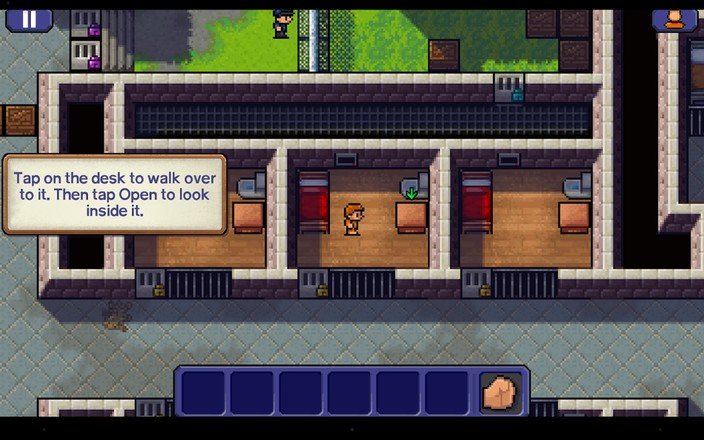This screenshot has height=440, width=704.
Task: Tap the desk marked with green arrow
Action: [411, 215]
